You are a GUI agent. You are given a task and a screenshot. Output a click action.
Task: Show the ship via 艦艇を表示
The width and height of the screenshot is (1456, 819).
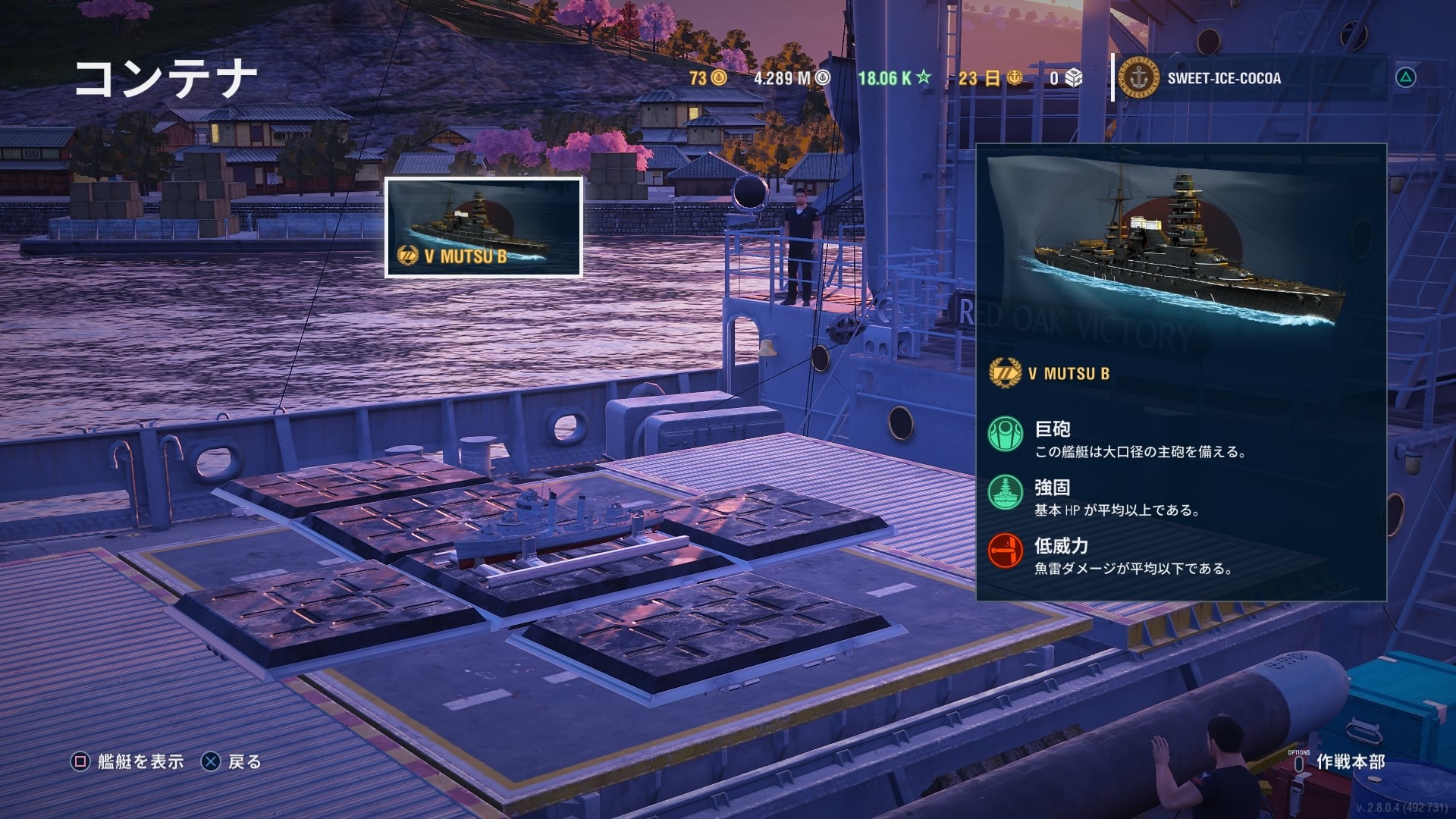[x=128, y=761]
